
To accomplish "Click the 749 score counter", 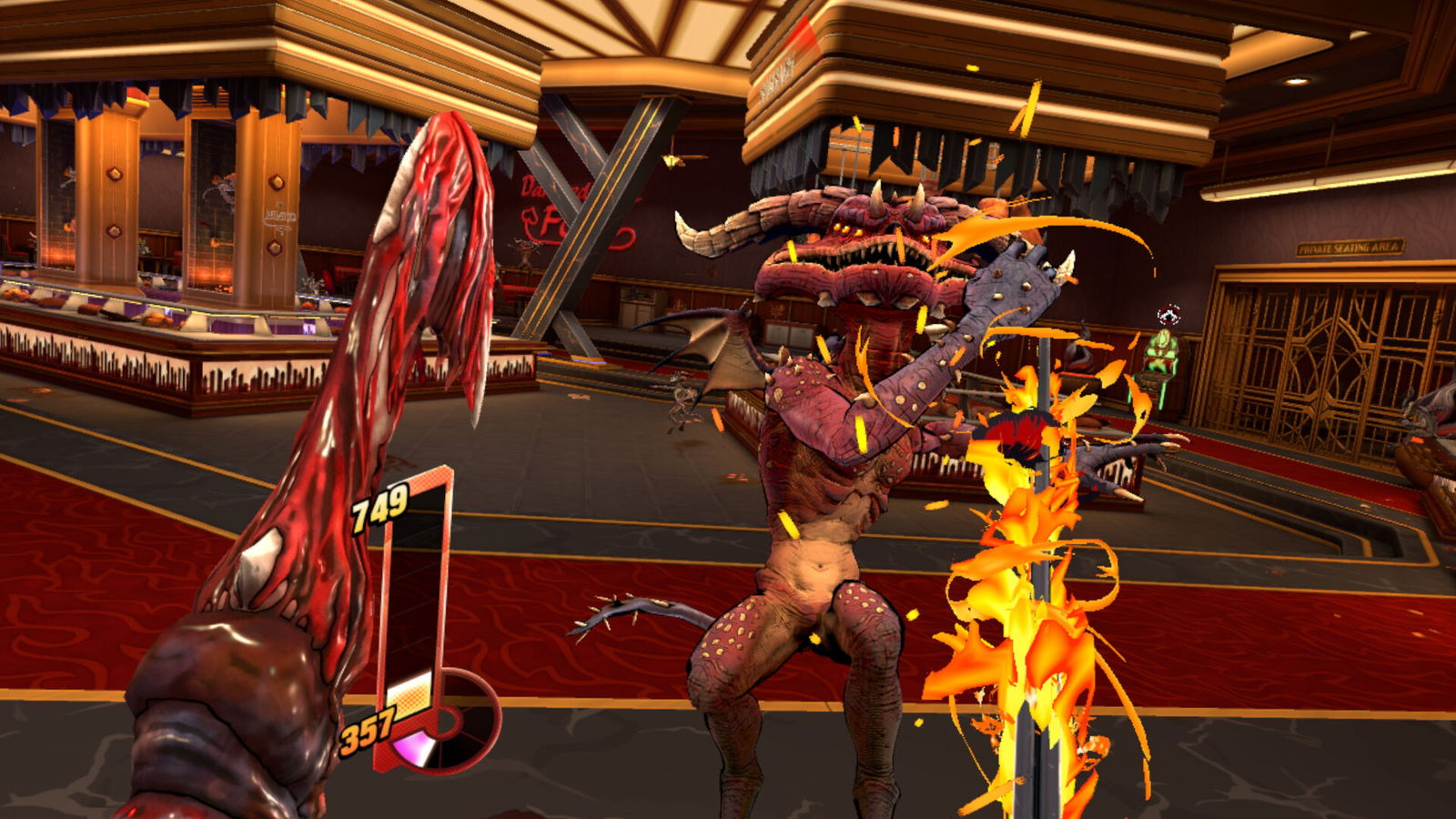I will click(378, 510).
